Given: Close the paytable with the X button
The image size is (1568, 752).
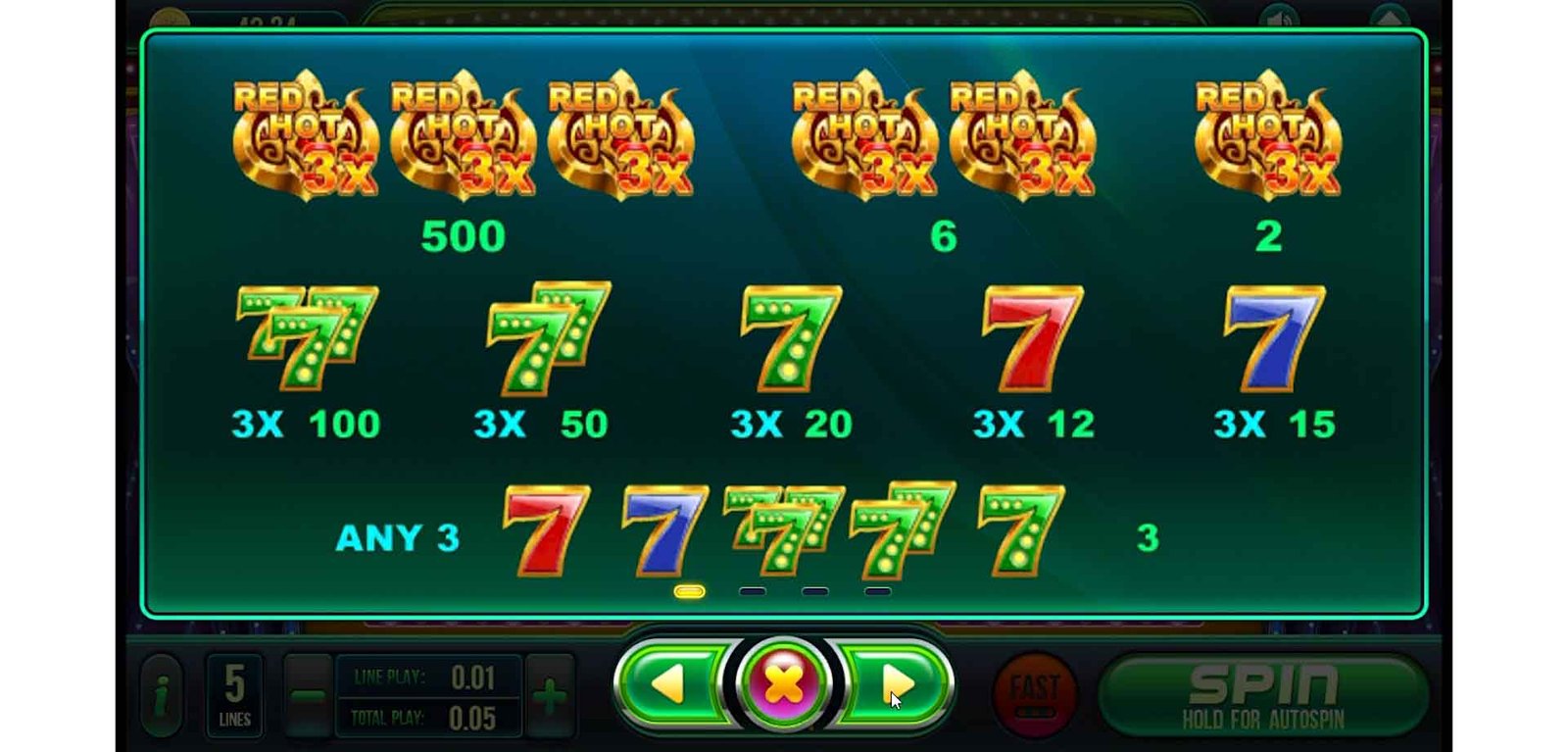Looking at the screenshot, I should 783,683.
